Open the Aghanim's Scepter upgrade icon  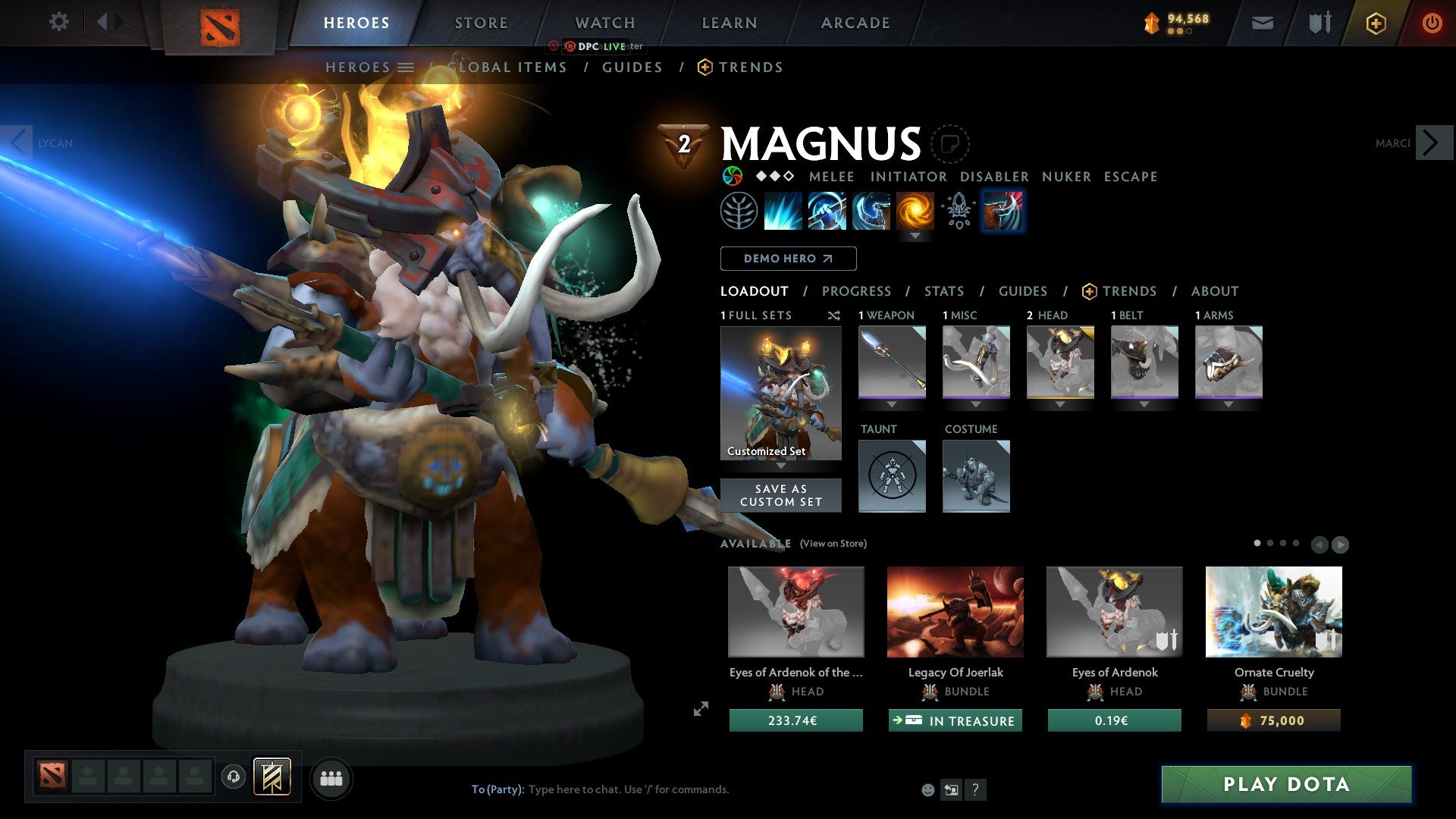[x=958, y=211]
